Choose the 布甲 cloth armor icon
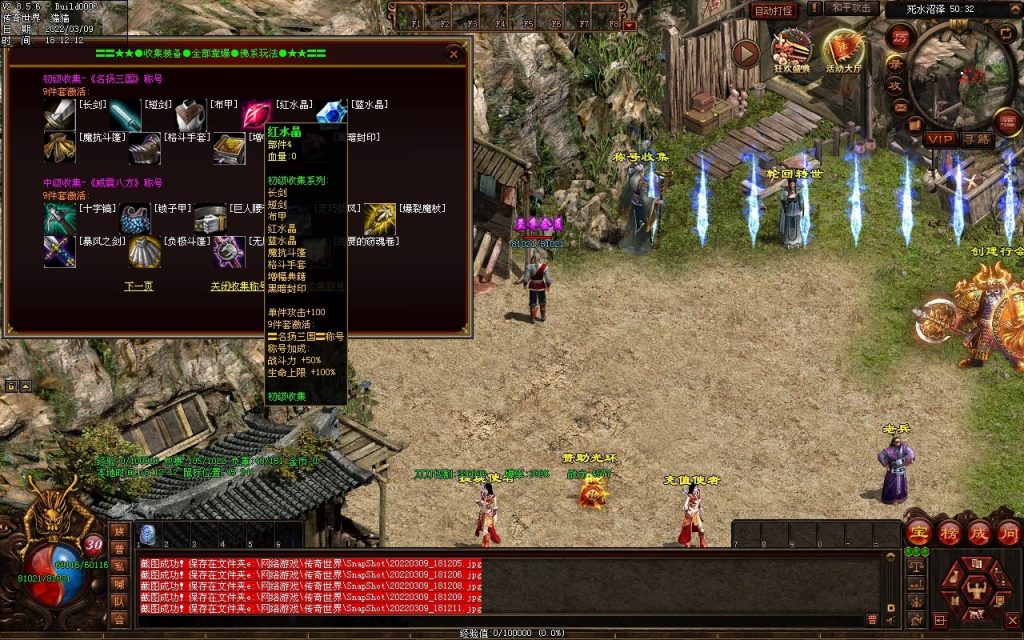The height and width of the screenshot is (640, 1024). (x=190, y=116)
